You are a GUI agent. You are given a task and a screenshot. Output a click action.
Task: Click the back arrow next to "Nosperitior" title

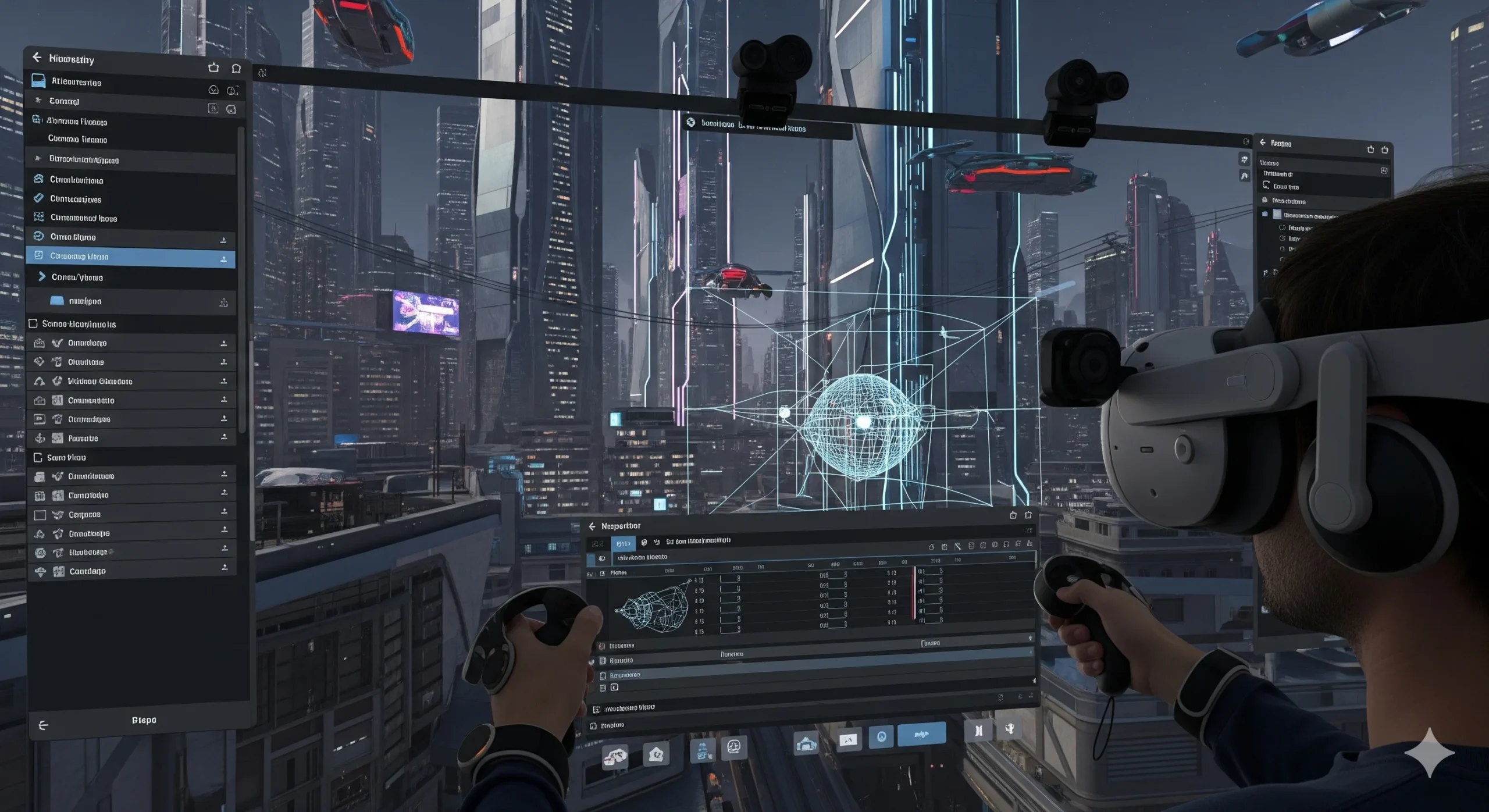point(592,526)
